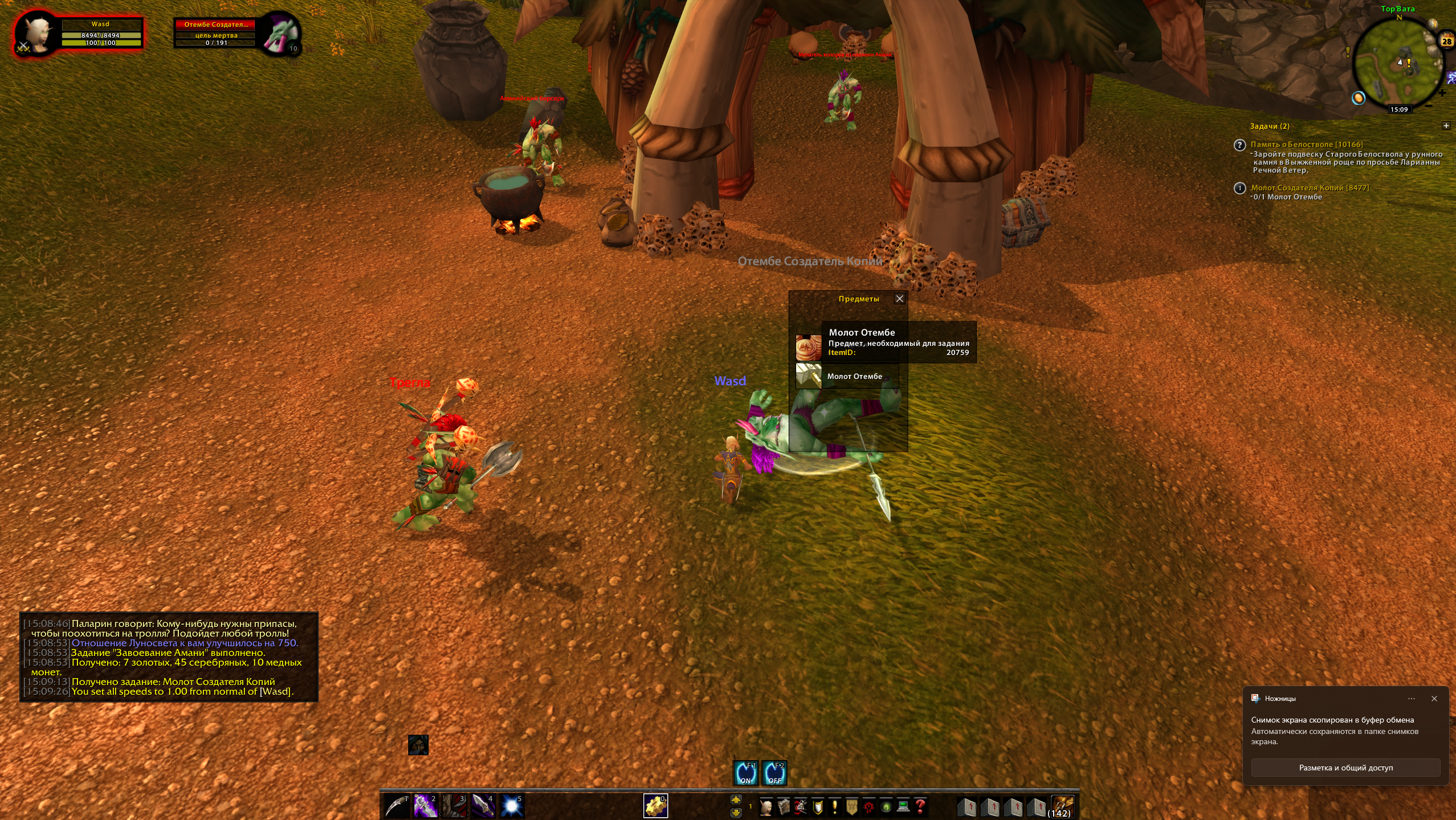The image size is (1456, 820).
Task: Toggle the F1 ON button
Action: coord(745,773)
